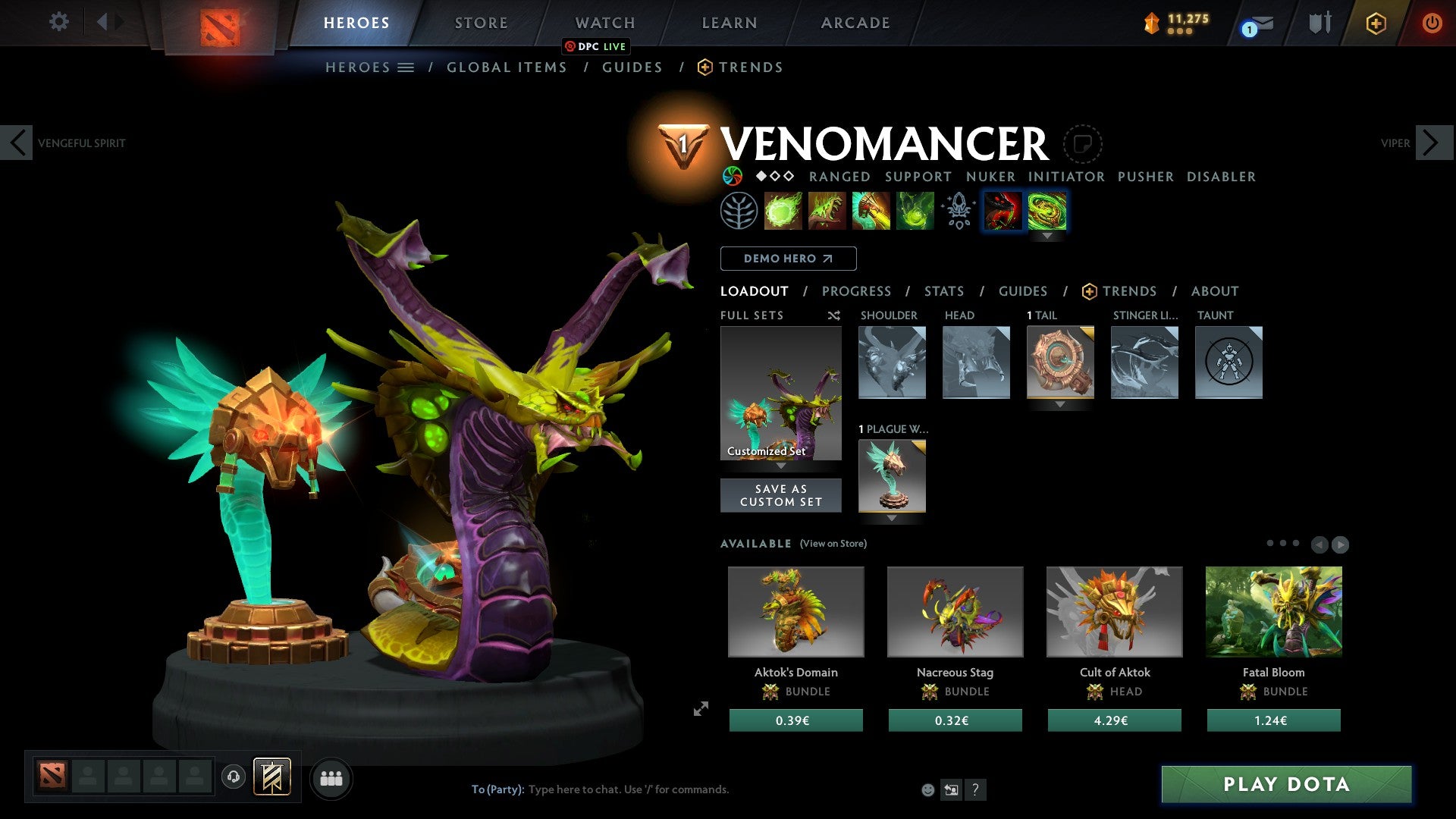Toggle the Taunt slot in loadout
This screenshot has width=1456, height=819.
pos(1228,362)
